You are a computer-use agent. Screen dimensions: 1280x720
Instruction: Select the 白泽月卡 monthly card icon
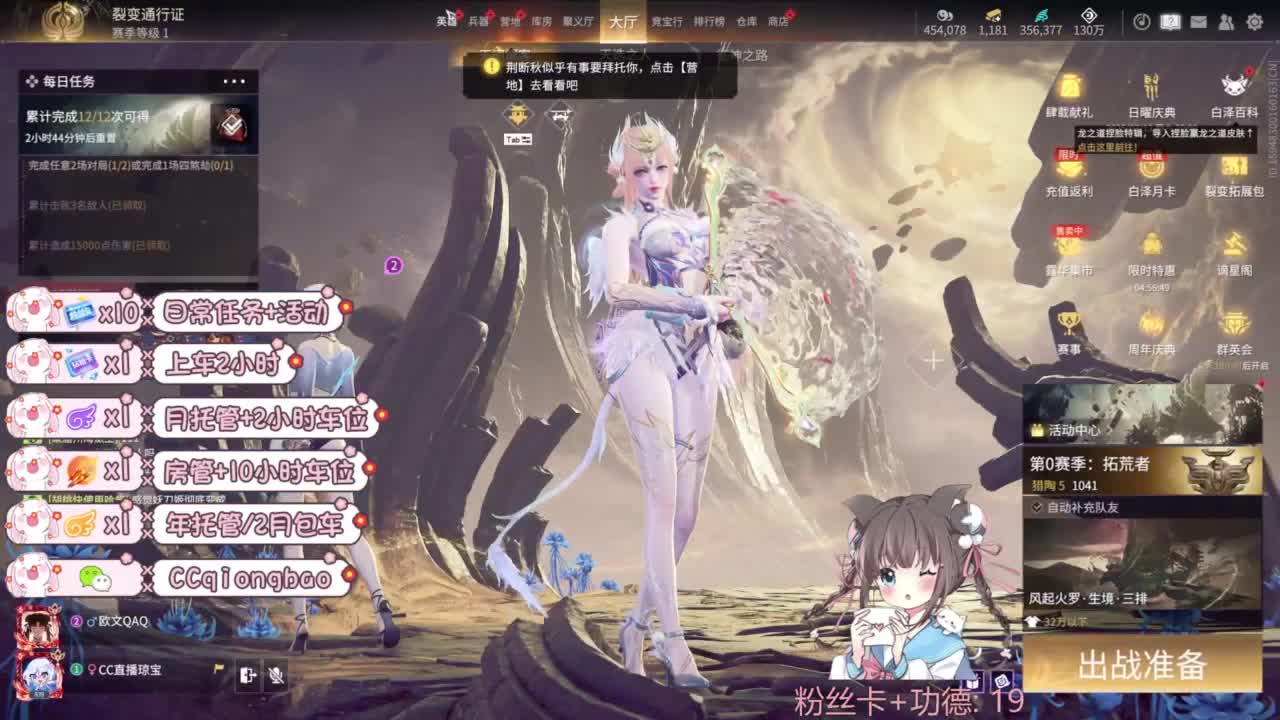coord(1152,172)
